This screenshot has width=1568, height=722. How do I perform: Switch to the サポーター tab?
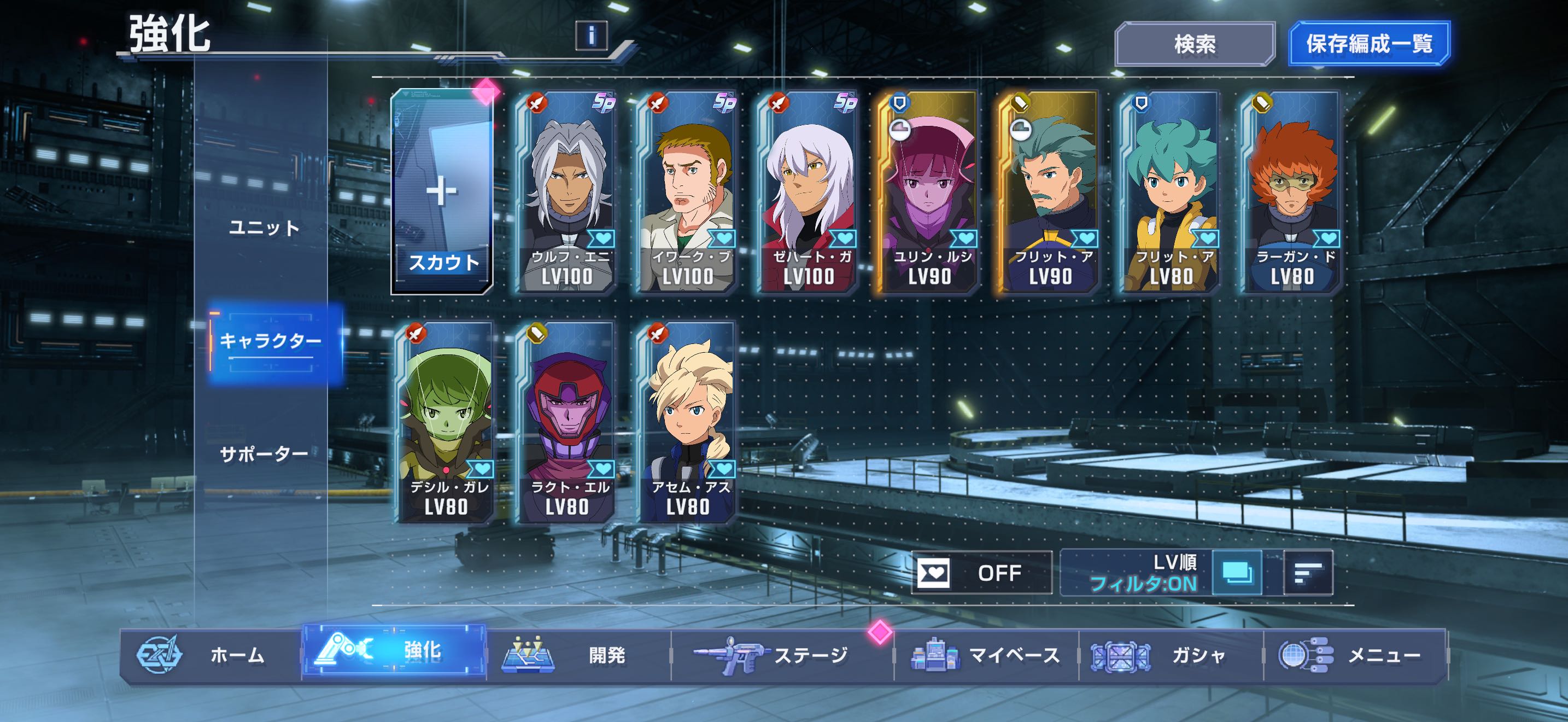pos(264,453)
